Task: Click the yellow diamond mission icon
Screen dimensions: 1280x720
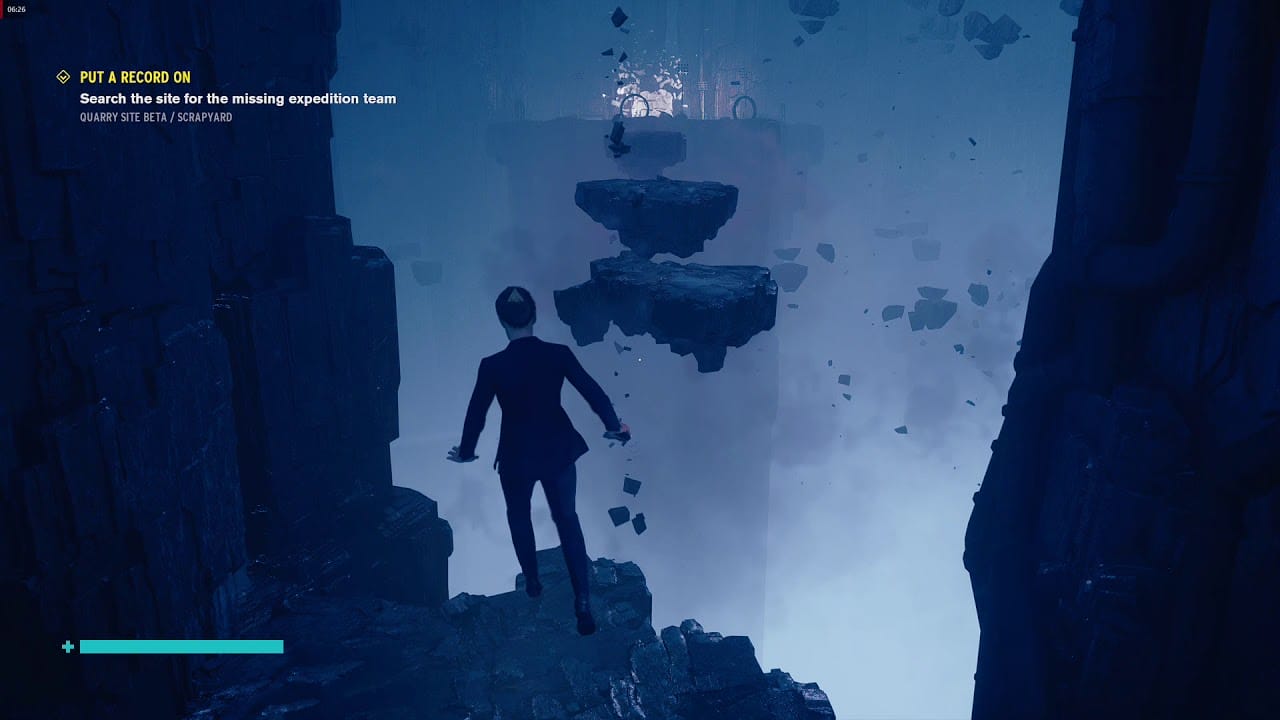Action: tap(63, 77)
